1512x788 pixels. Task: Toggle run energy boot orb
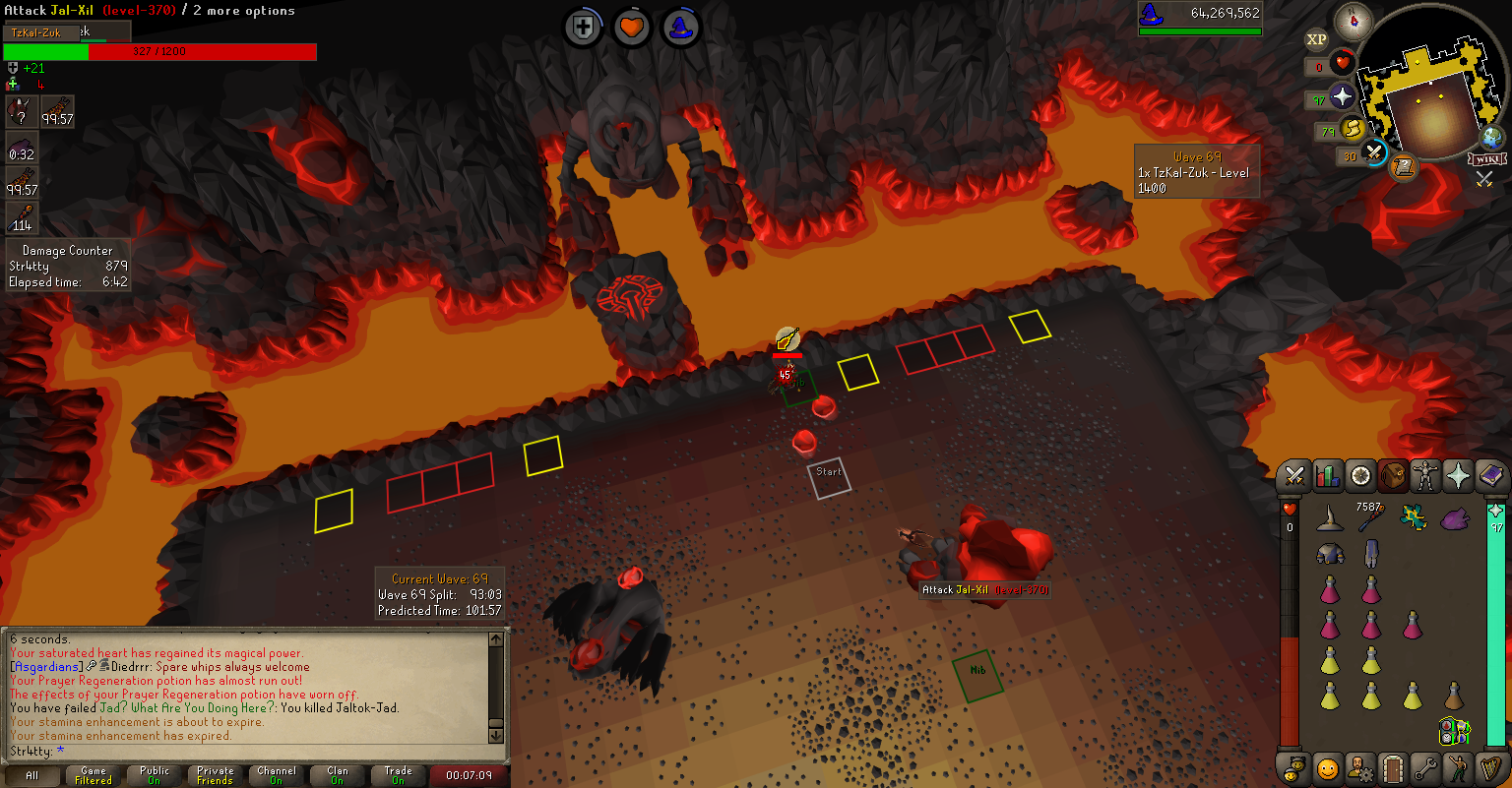(1351, 129)
